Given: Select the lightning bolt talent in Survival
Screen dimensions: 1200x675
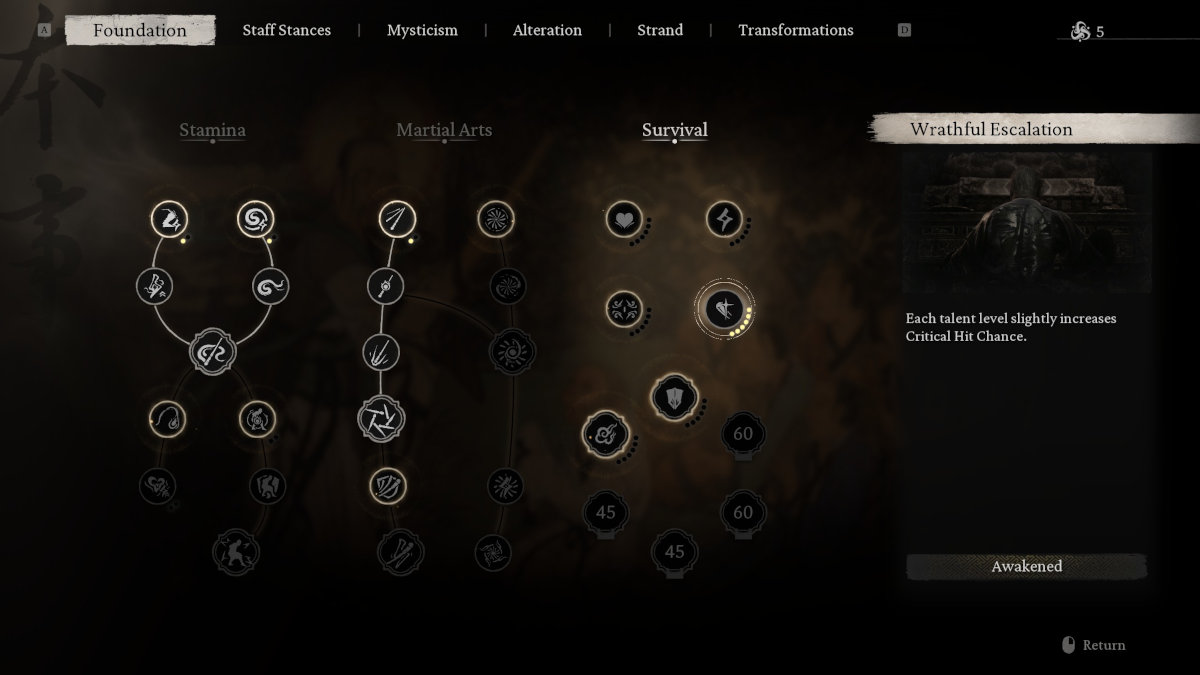Looking at the screenshot, I should (x=724, y=219).
